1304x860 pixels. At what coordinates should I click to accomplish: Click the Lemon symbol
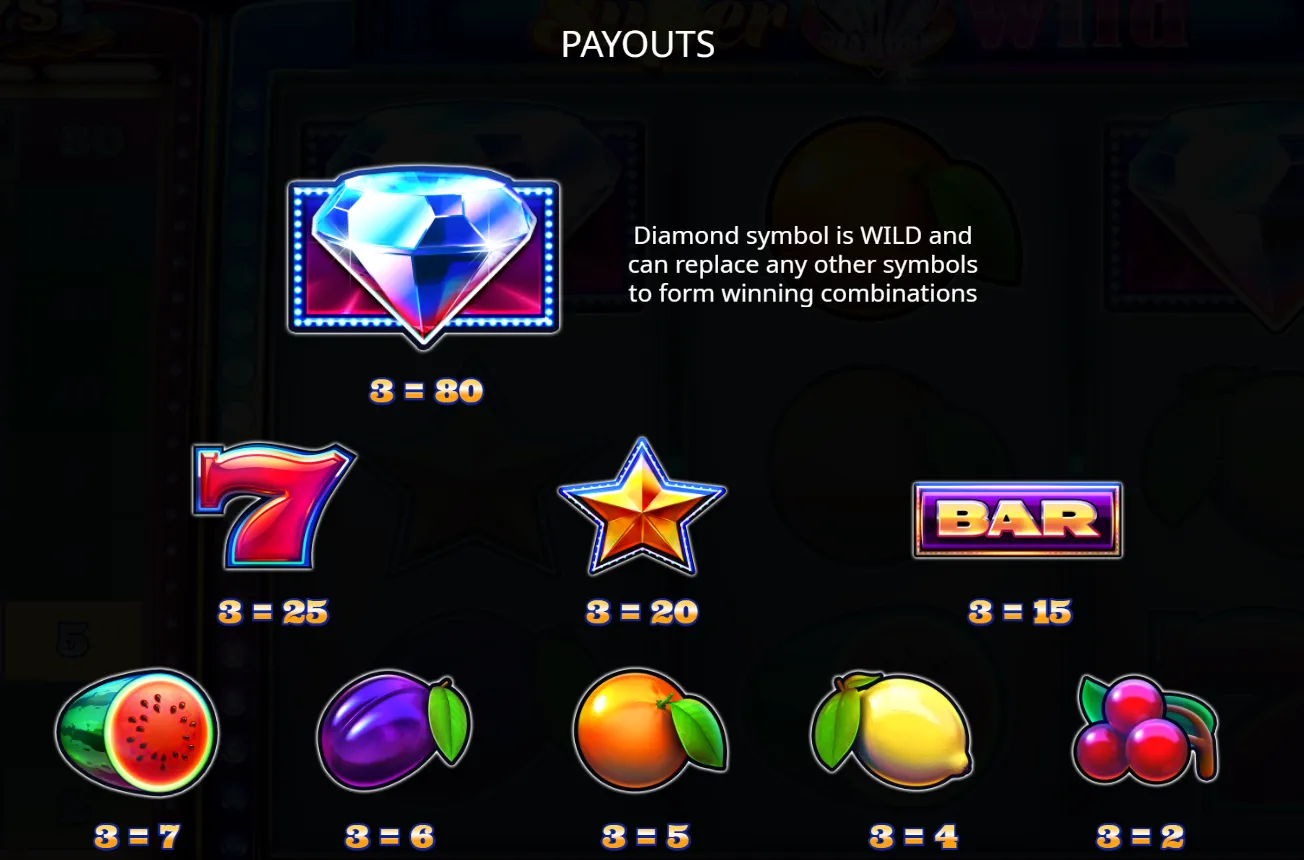click(x=891, y=732)
